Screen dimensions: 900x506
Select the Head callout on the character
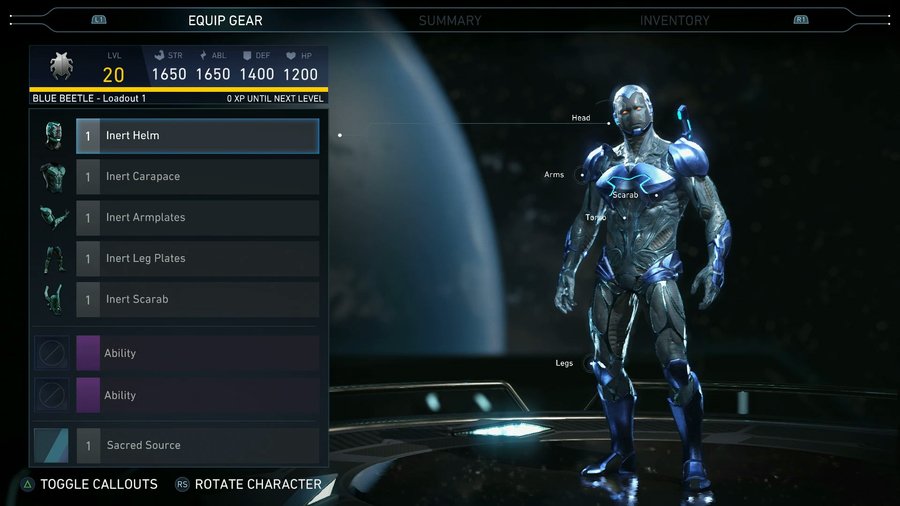581,118
